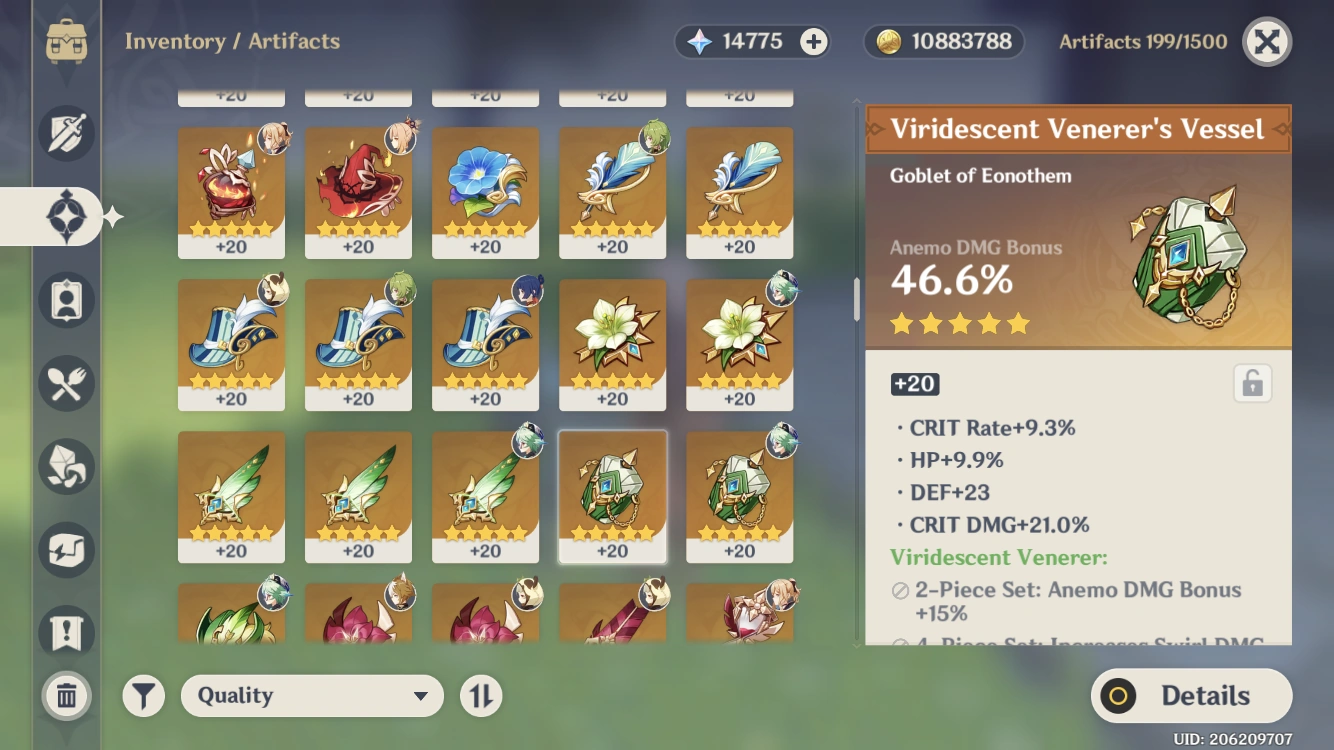Image resolution: width=1334 pixels, height=750 pixels.
Task: Click the artifact list scrollbar
Action: 855,300
